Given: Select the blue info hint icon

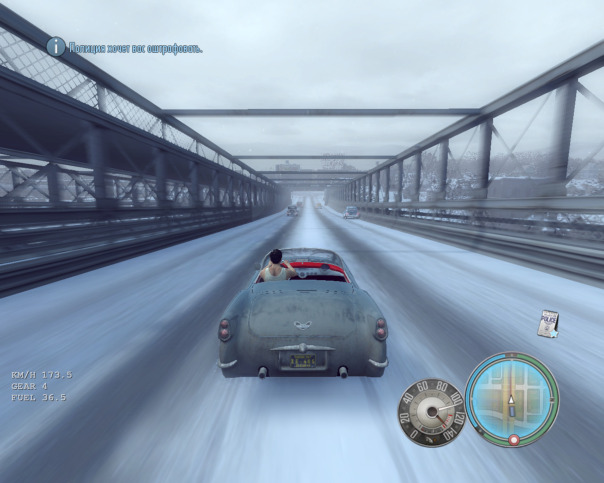Looking at the screenshot, I should pyautogui.click(x=56, y=46).
